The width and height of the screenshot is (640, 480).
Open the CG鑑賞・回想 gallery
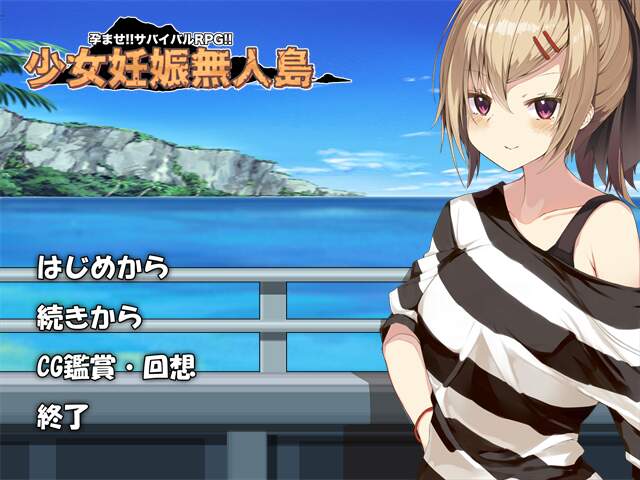pos(115,366)
